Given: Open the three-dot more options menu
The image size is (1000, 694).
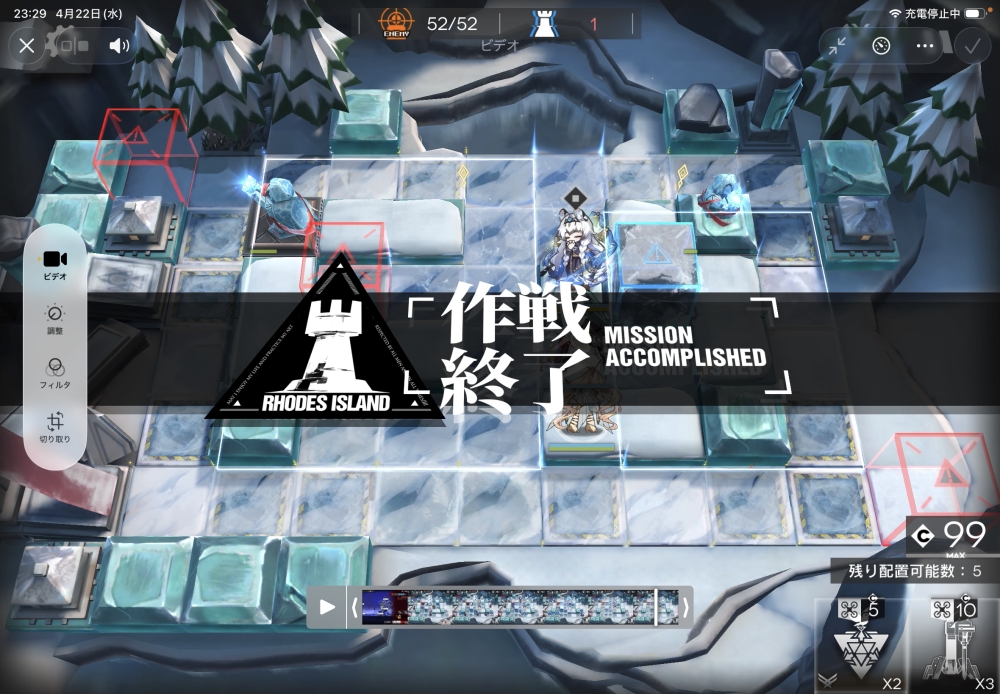Looking at the screenshot, I should (925, 45).
